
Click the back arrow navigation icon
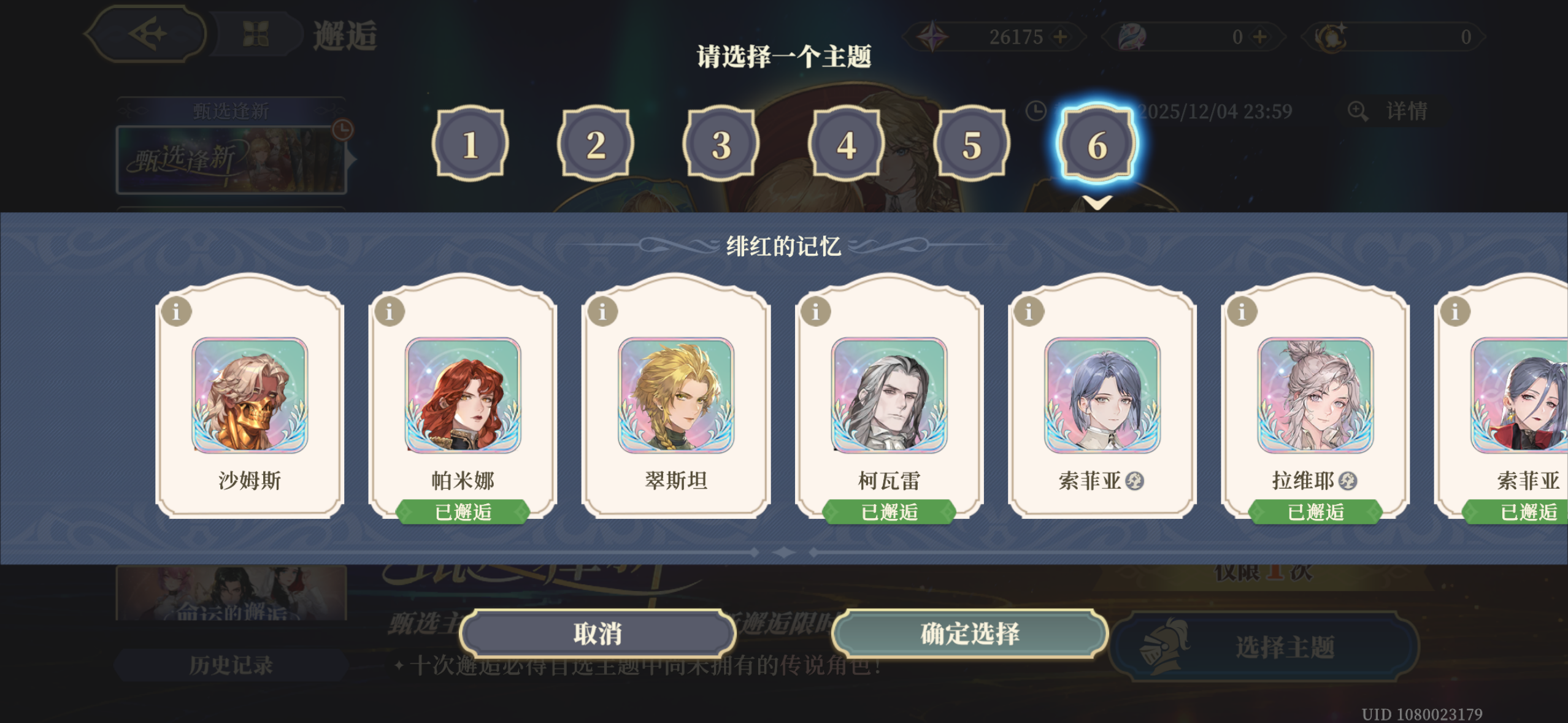pyautogui.click(x=147, y=35)
